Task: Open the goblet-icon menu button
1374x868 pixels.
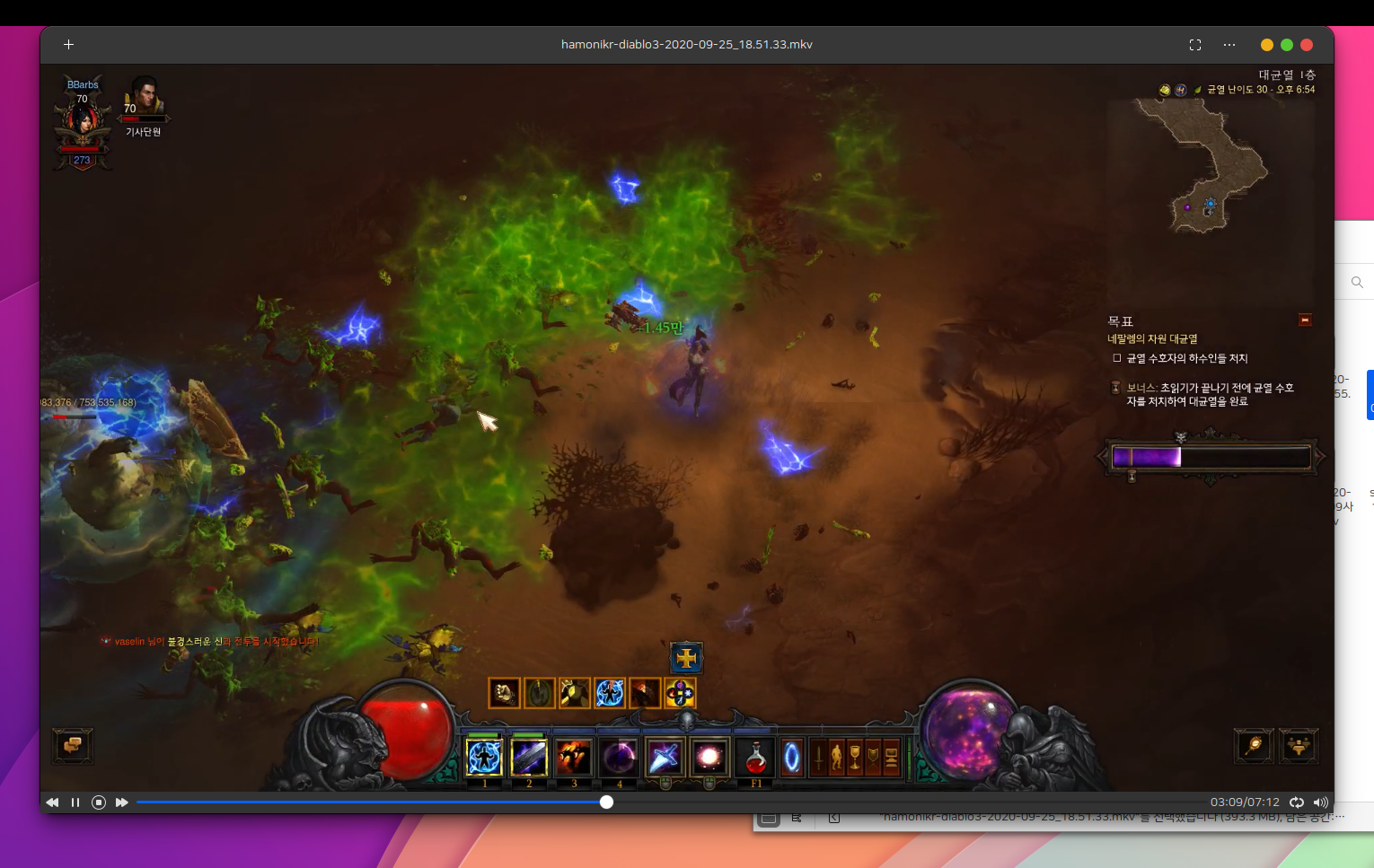Action: [855, 758]
